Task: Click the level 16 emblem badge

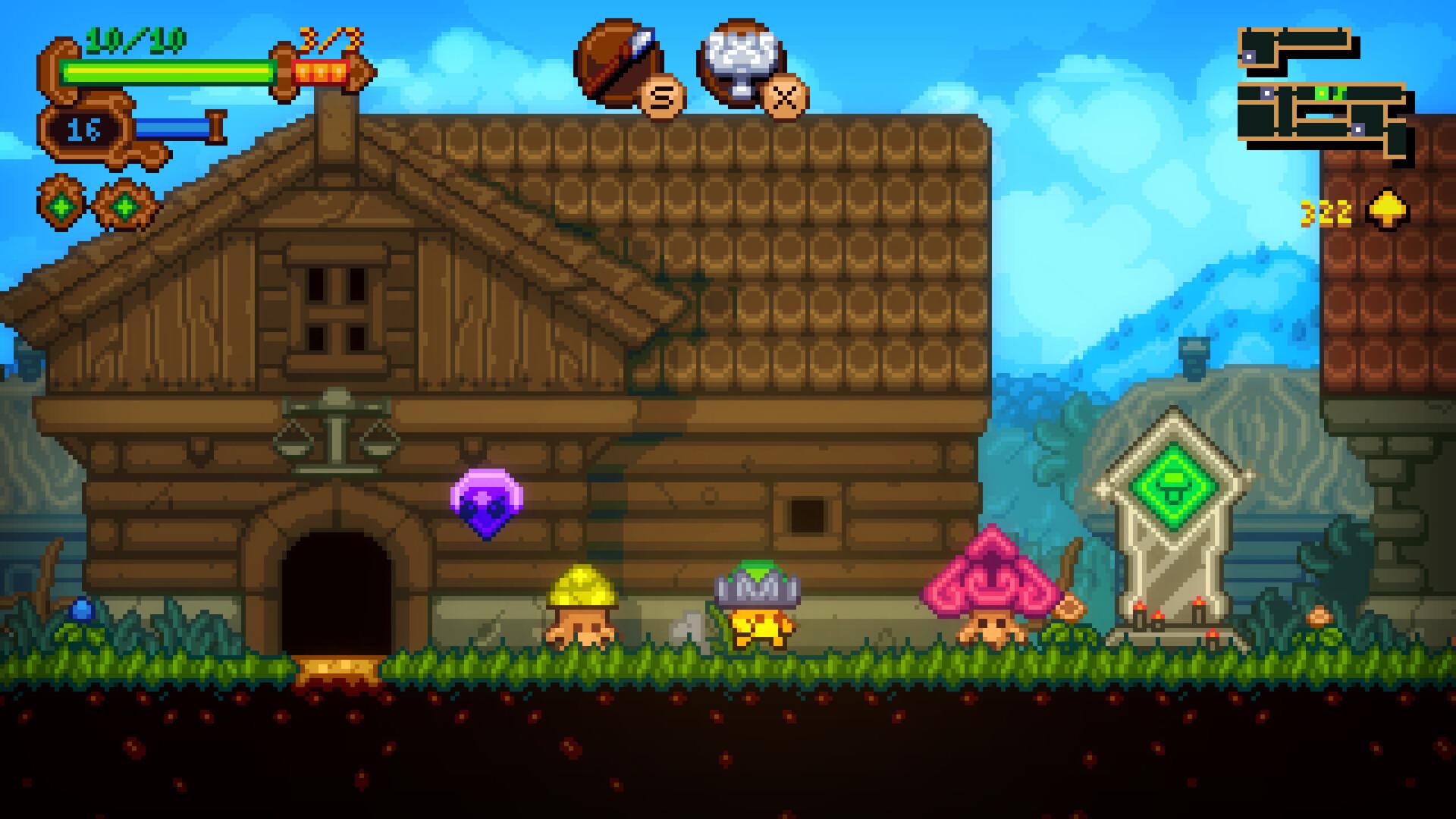Action: tap(83, 129)
